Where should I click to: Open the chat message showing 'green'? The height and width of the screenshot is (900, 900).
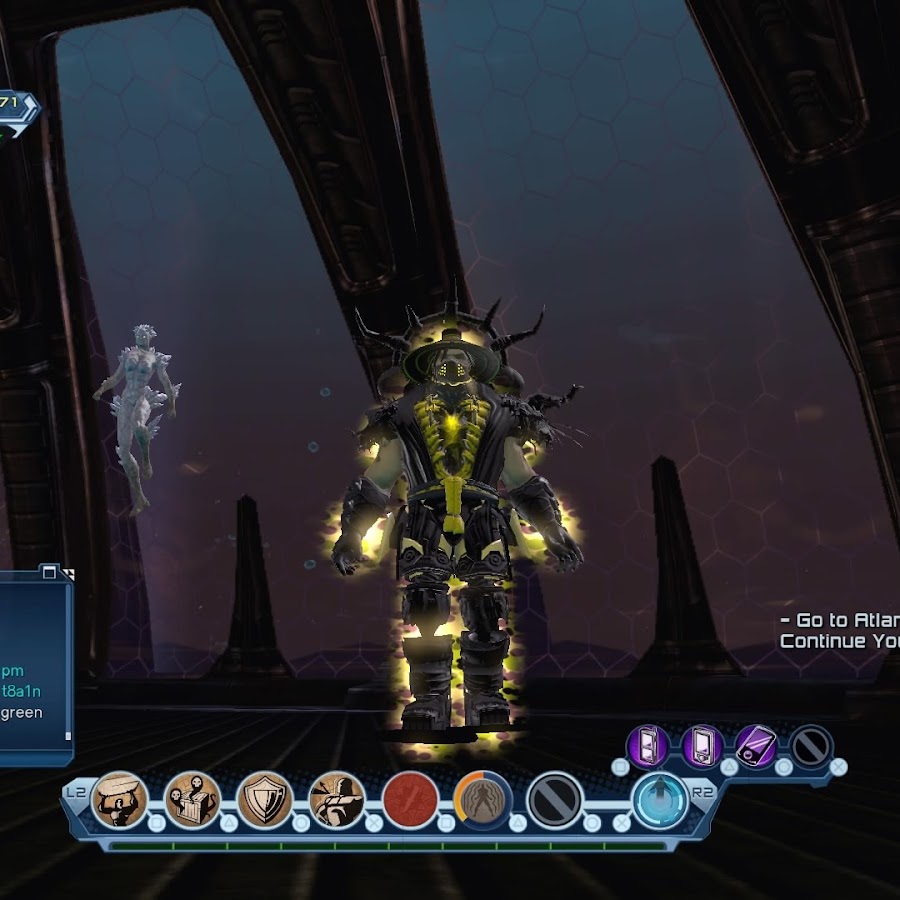tap(22, 712)
